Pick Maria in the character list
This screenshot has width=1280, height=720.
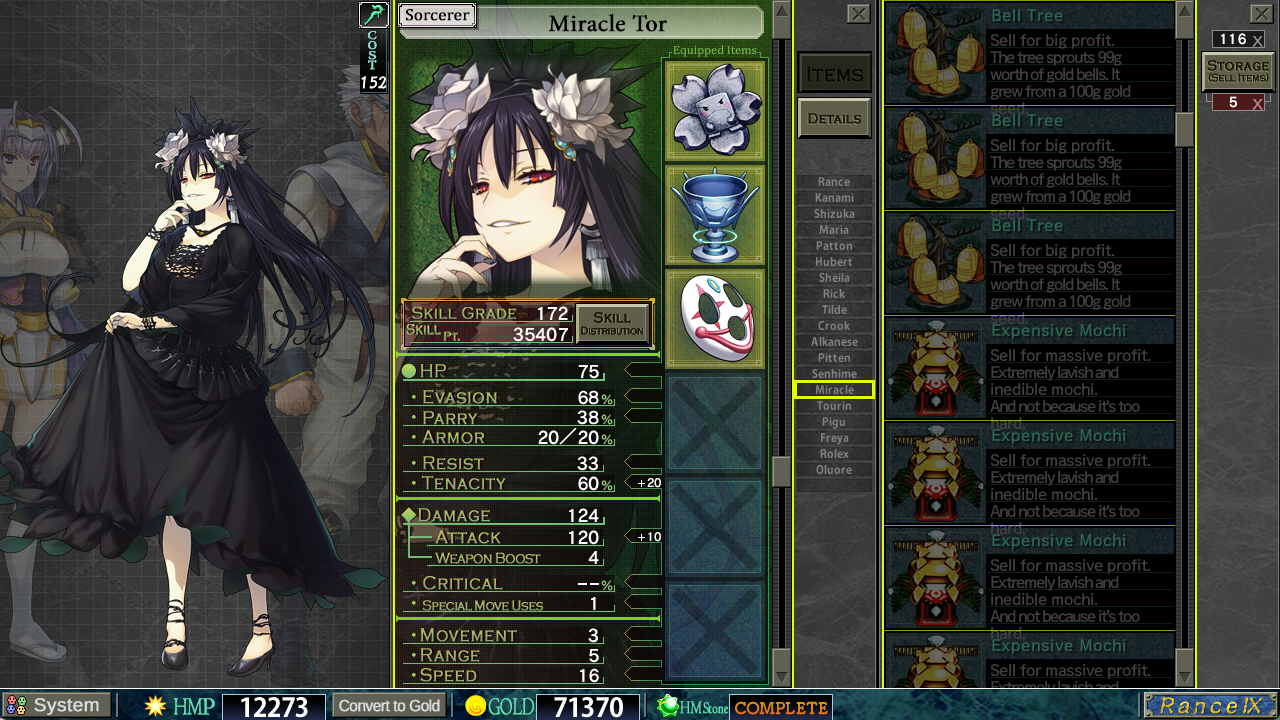(x=834, y=230)
